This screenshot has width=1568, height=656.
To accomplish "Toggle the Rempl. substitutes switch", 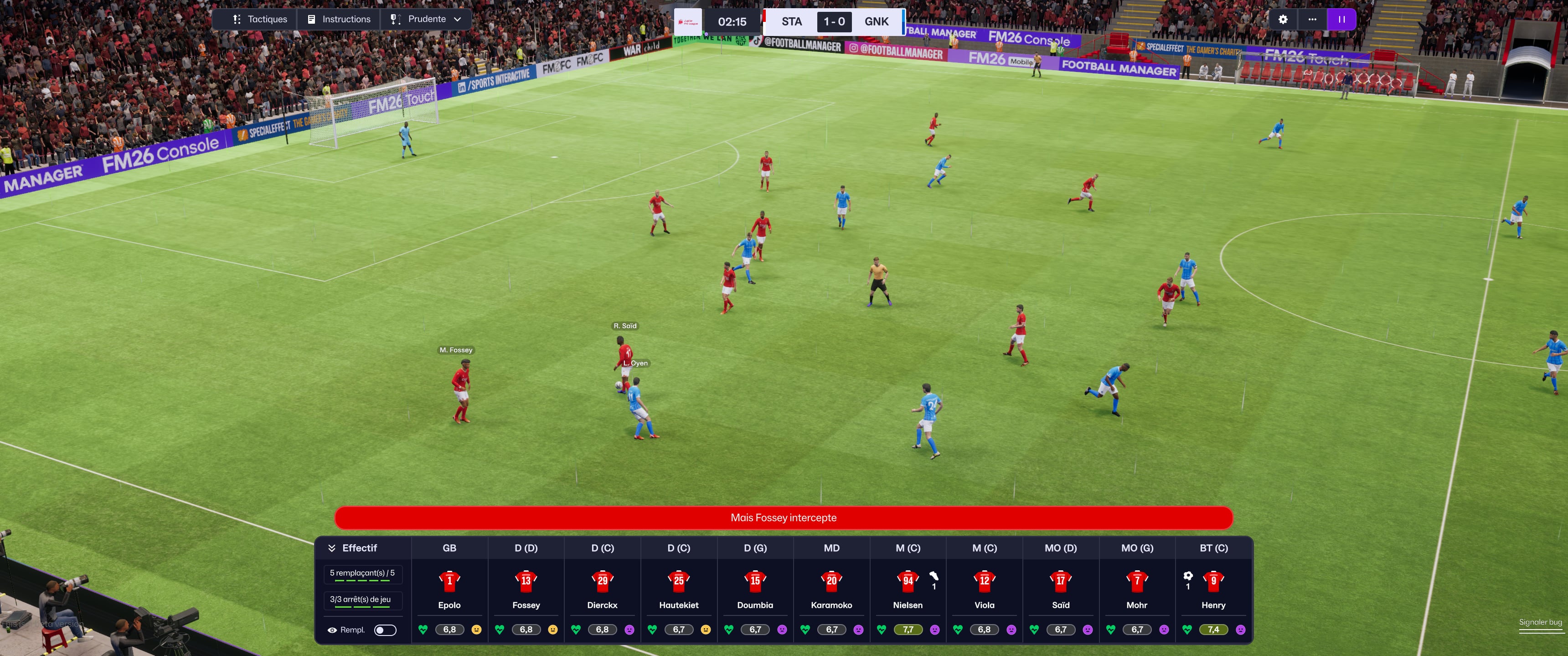I will pyautogui.click(x=385, y=630).
